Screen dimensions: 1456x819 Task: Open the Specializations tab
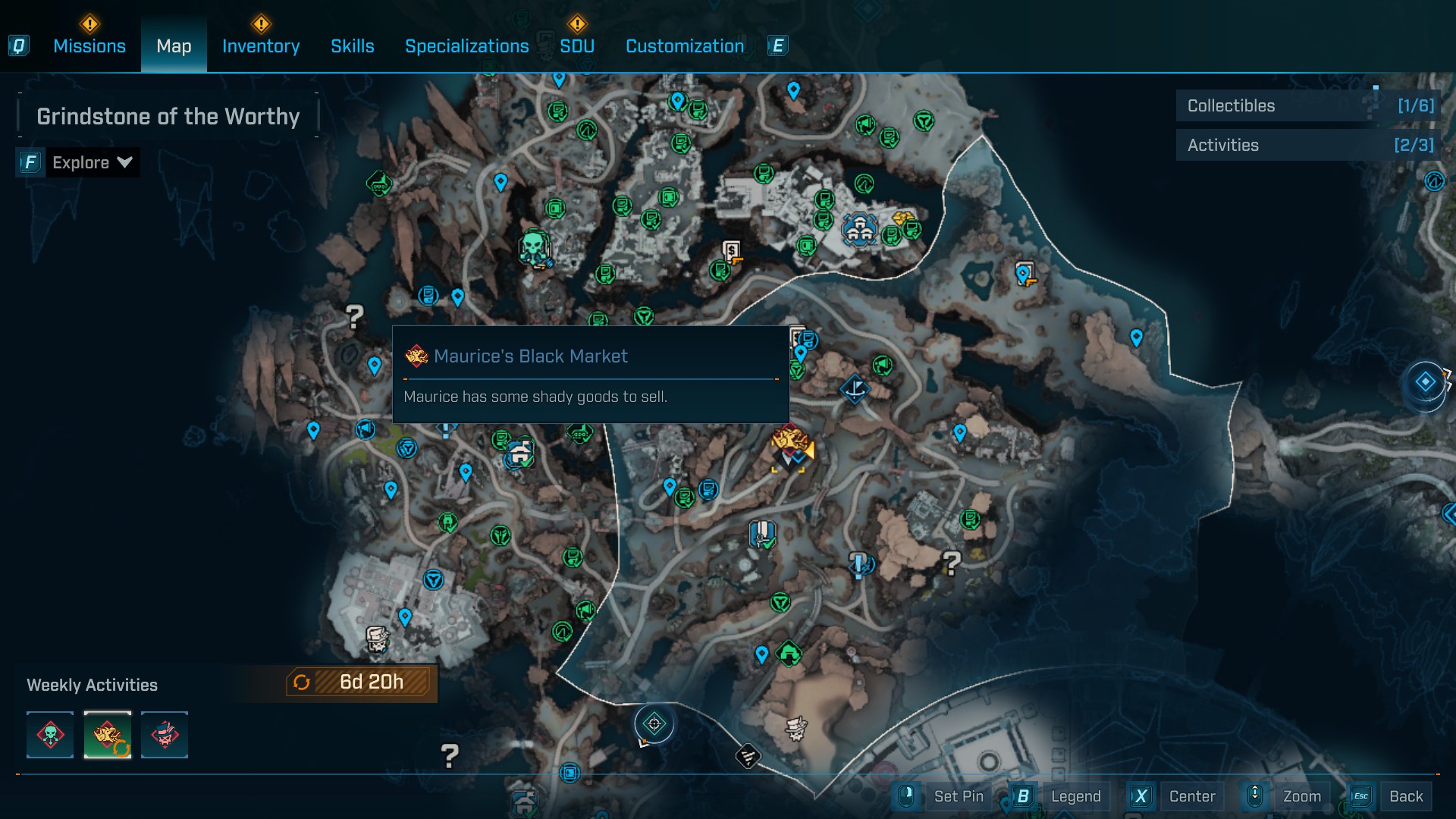coord(467,46)
